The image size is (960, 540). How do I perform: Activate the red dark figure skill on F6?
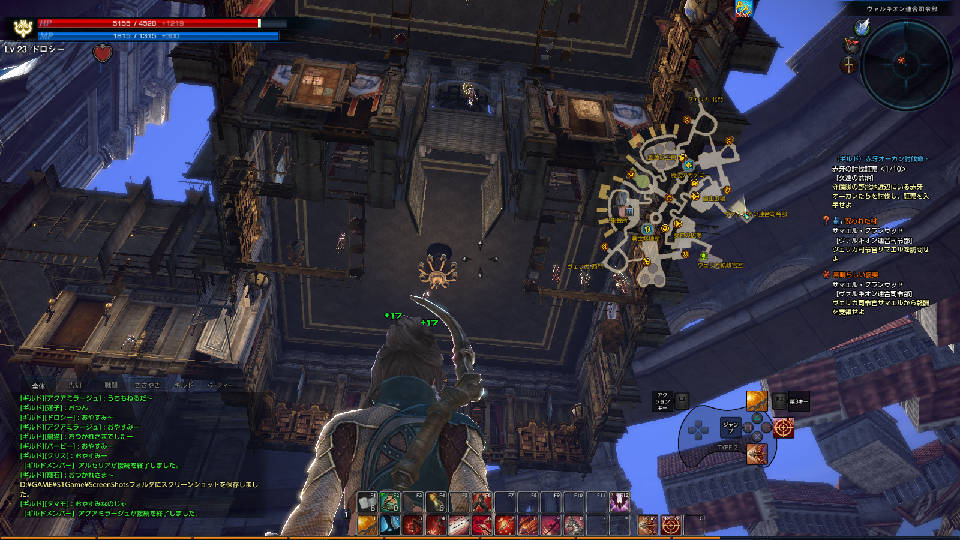(482, 503)
